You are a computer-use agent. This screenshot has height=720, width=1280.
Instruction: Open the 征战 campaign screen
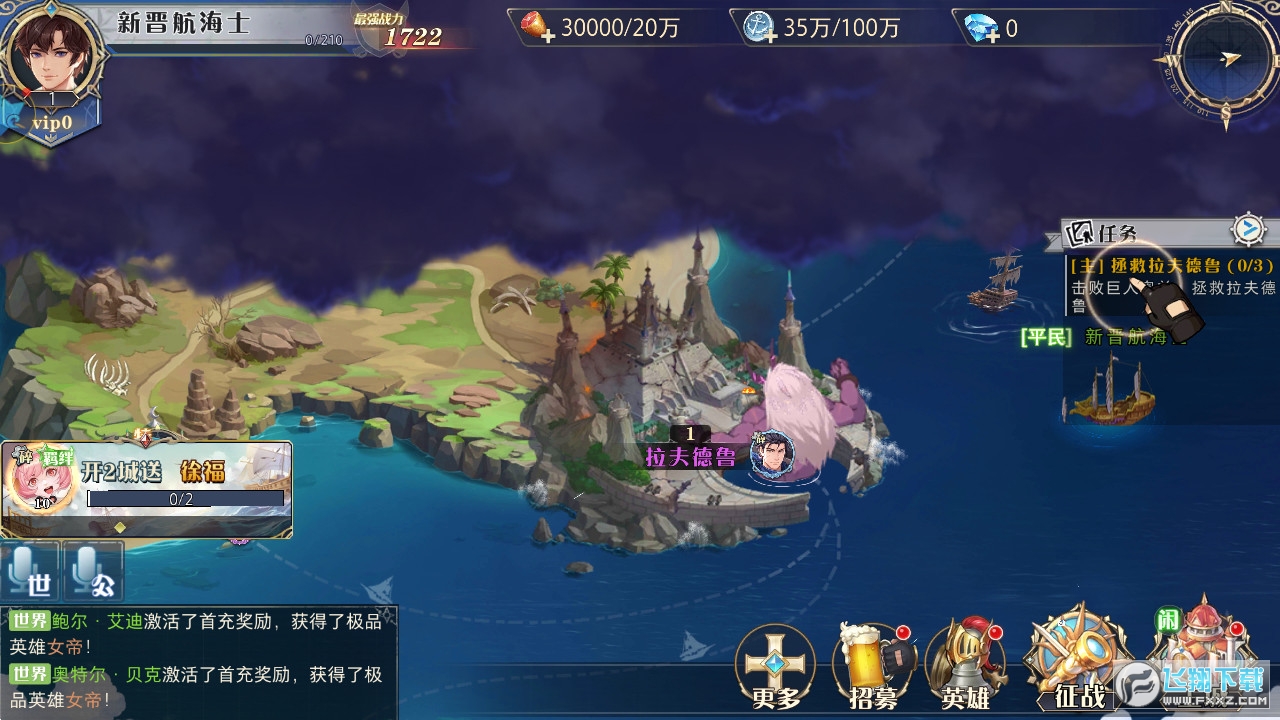point(1078,660)
